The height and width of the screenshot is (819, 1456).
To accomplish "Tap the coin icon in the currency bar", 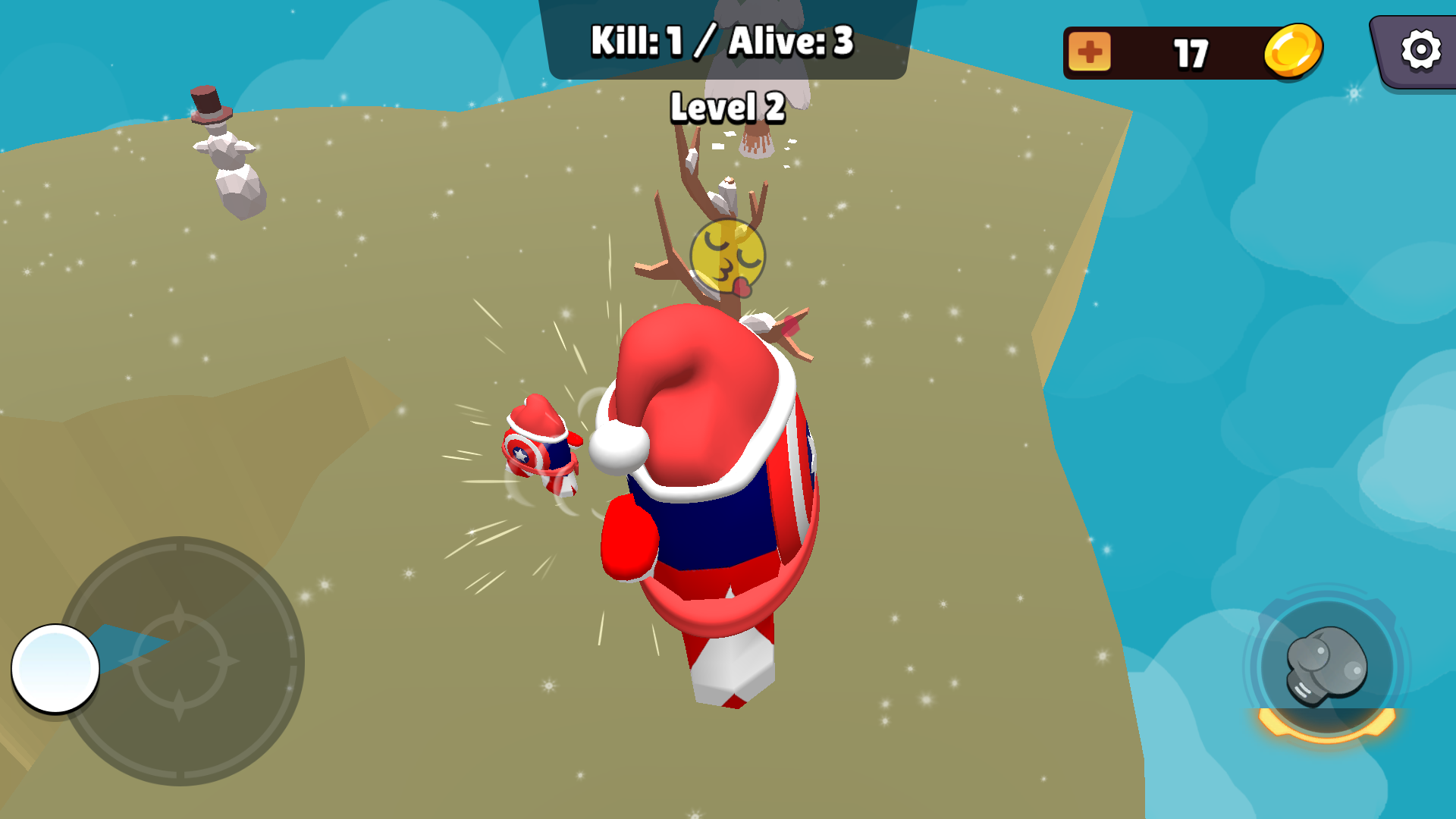I will 1294,48.
